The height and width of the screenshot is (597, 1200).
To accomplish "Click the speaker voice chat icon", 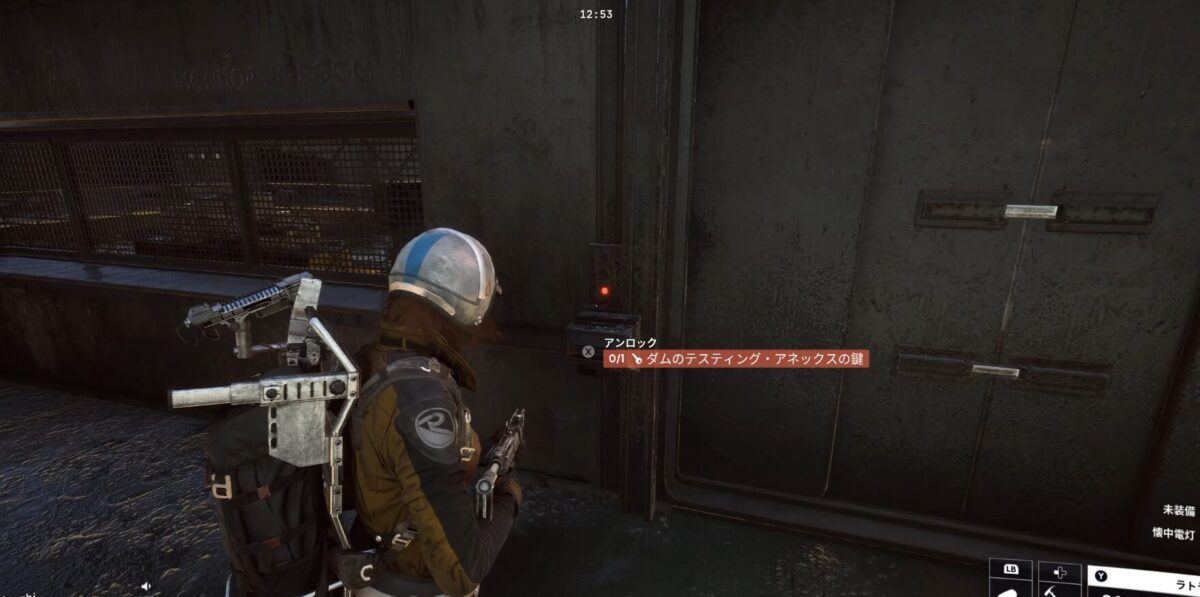I will (x=146, y=586).
